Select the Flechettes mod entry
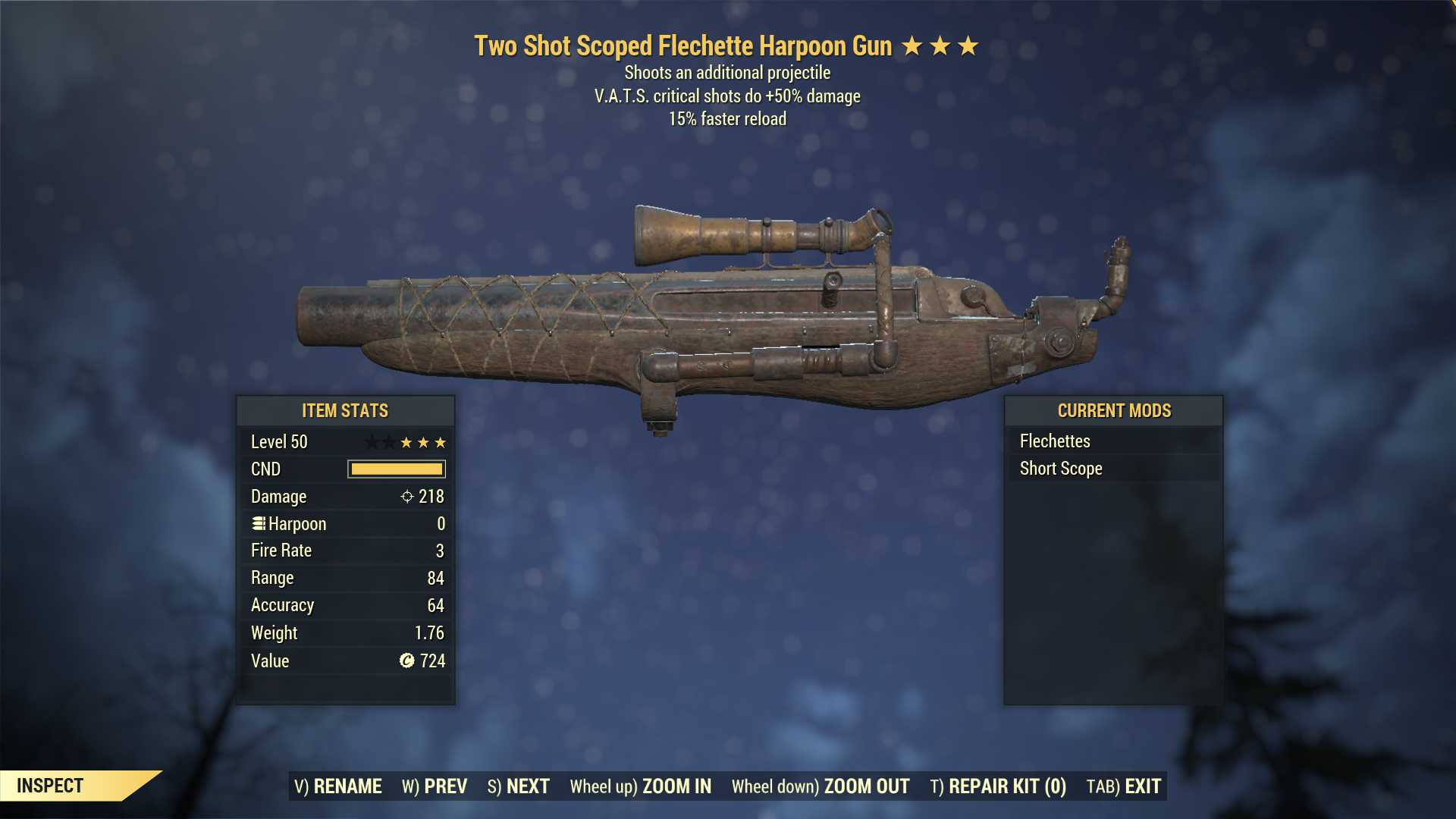 (x=1055, y=441)
